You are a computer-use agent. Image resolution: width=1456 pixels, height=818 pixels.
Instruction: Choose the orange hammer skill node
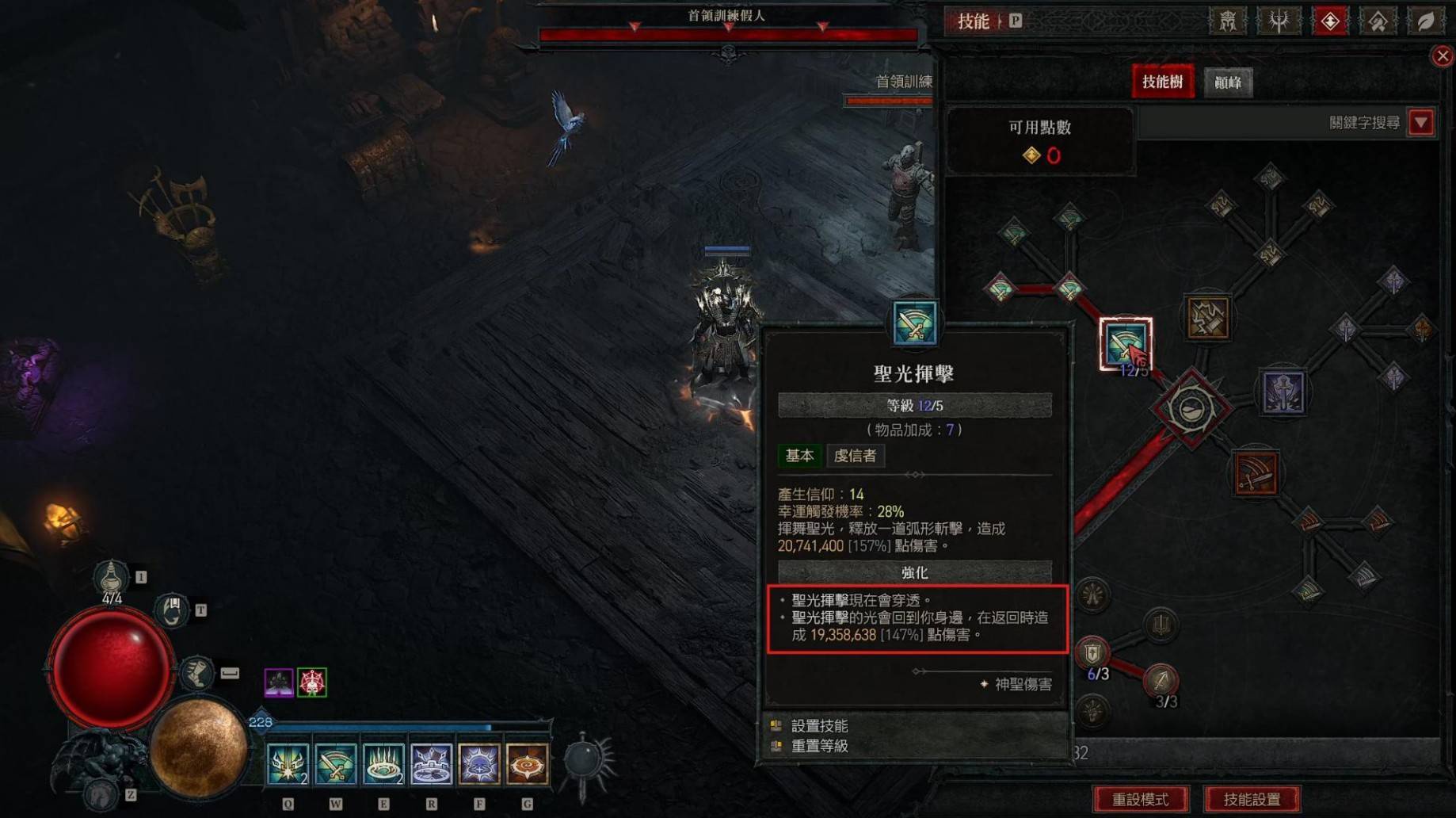click(x=1207, y=318)
